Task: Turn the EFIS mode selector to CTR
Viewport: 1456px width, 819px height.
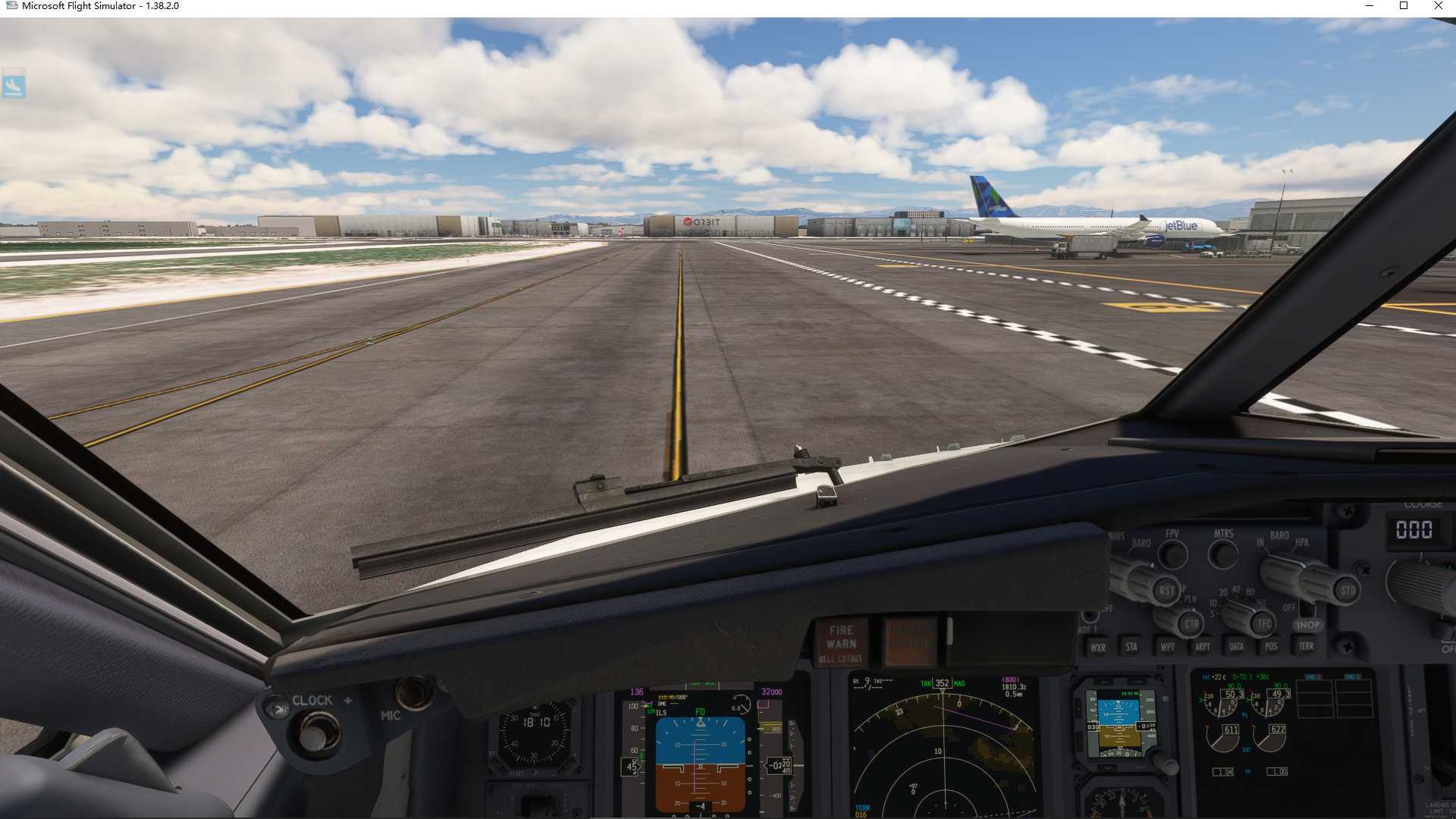Action: point(1192,623)
